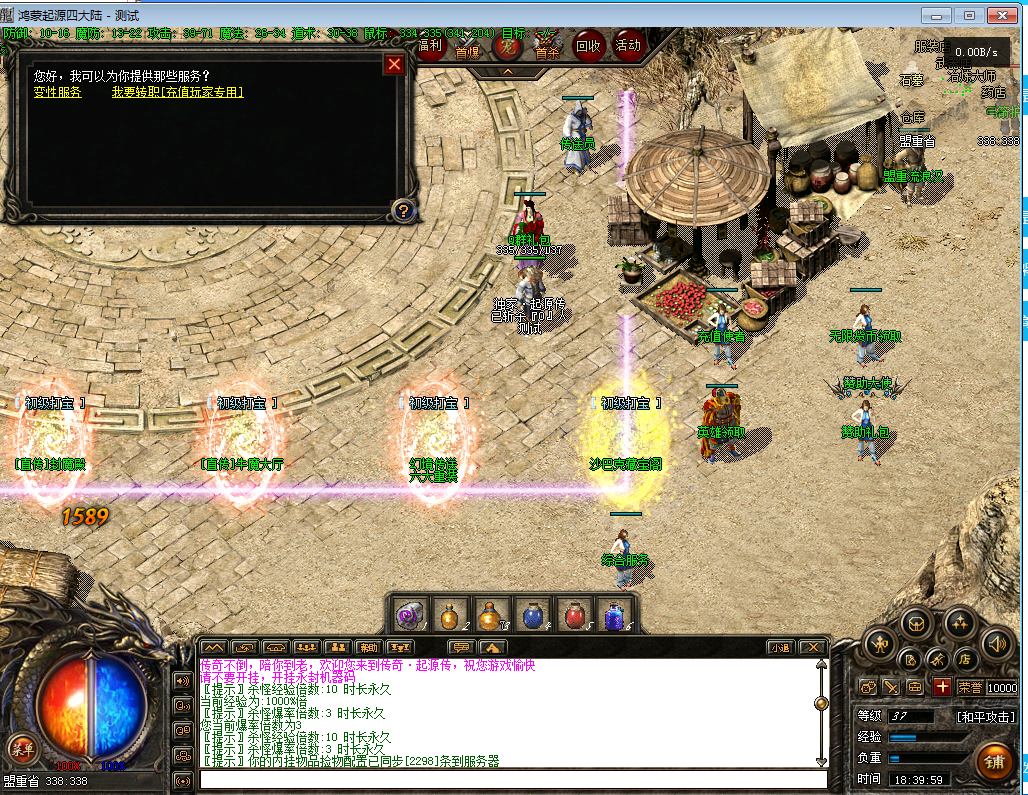Use the red potion in hotbar slot 5
This screenshot has width=1028, height=795.
click(x=573, y=614)
